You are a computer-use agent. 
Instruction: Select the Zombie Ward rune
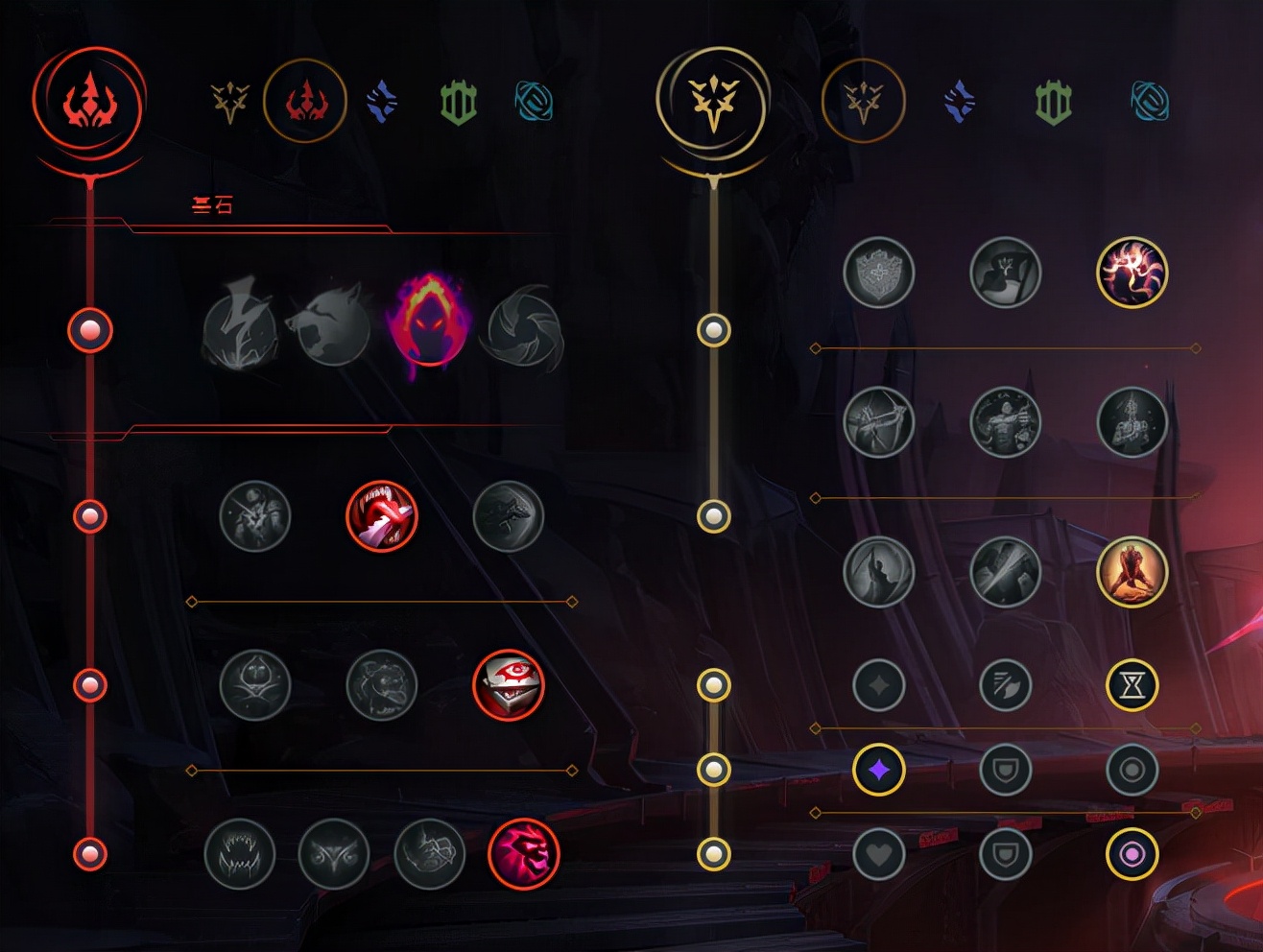[x=255, y=685]
